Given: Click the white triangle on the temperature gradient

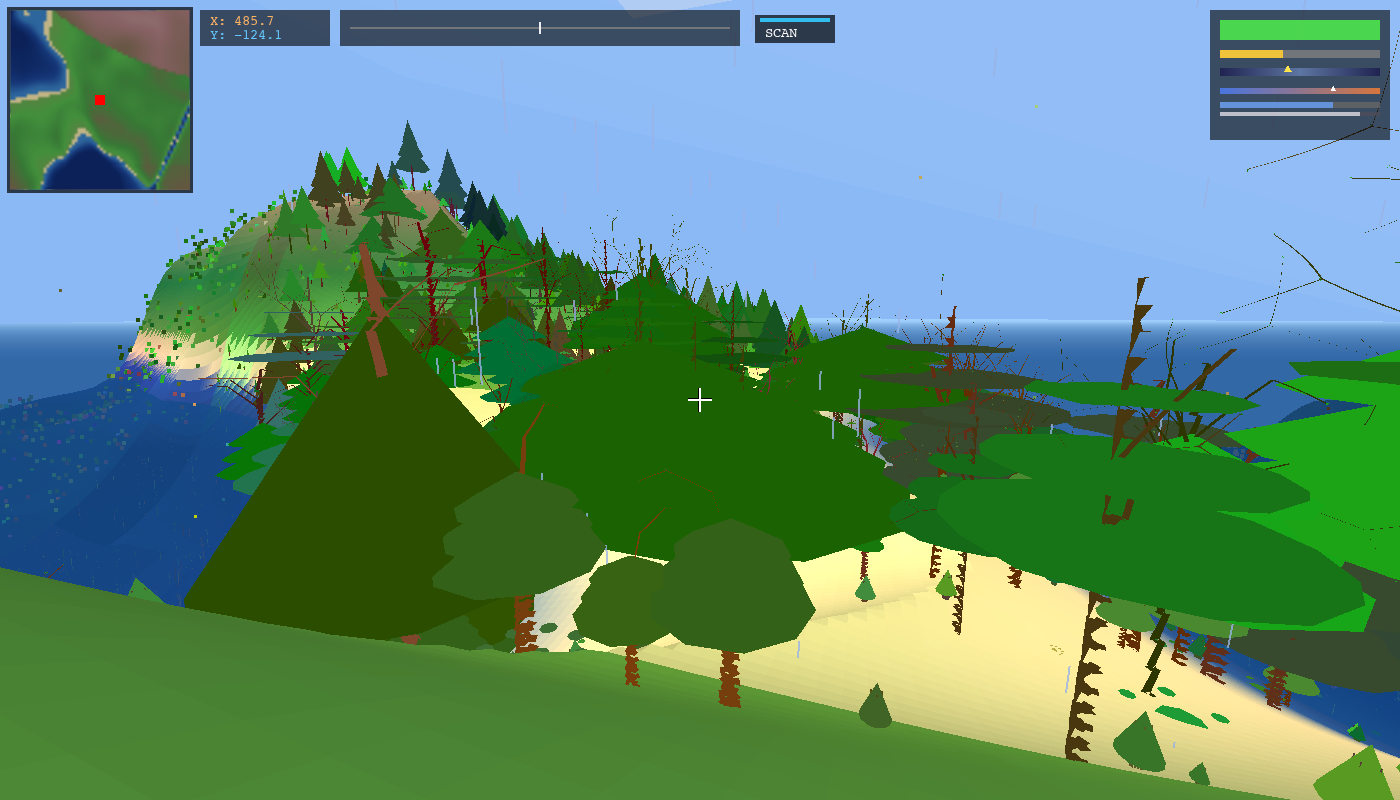Looking at the screenshot, I should [1333, 88].
